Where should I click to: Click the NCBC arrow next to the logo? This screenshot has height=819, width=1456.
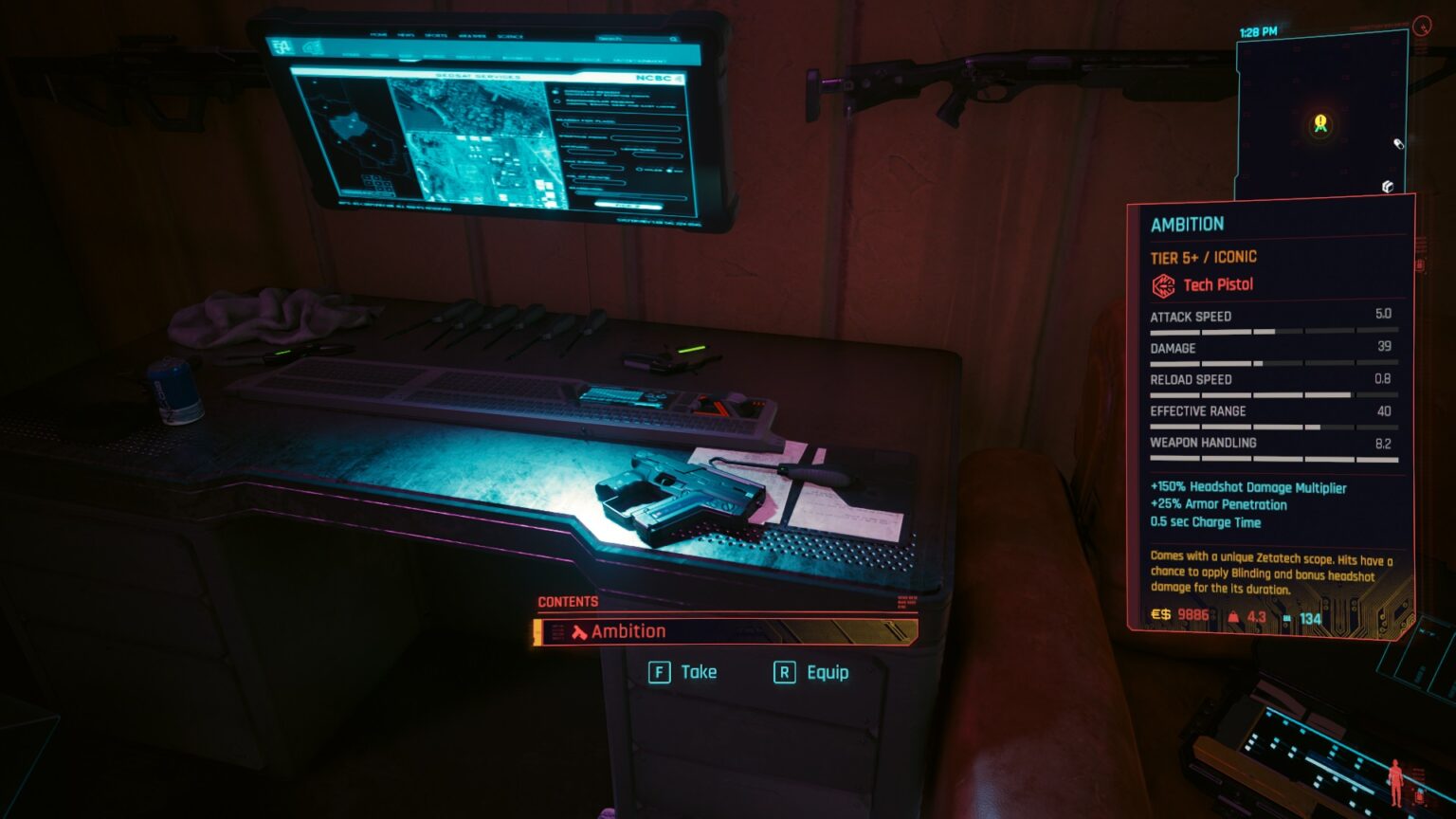coord(679,78)
